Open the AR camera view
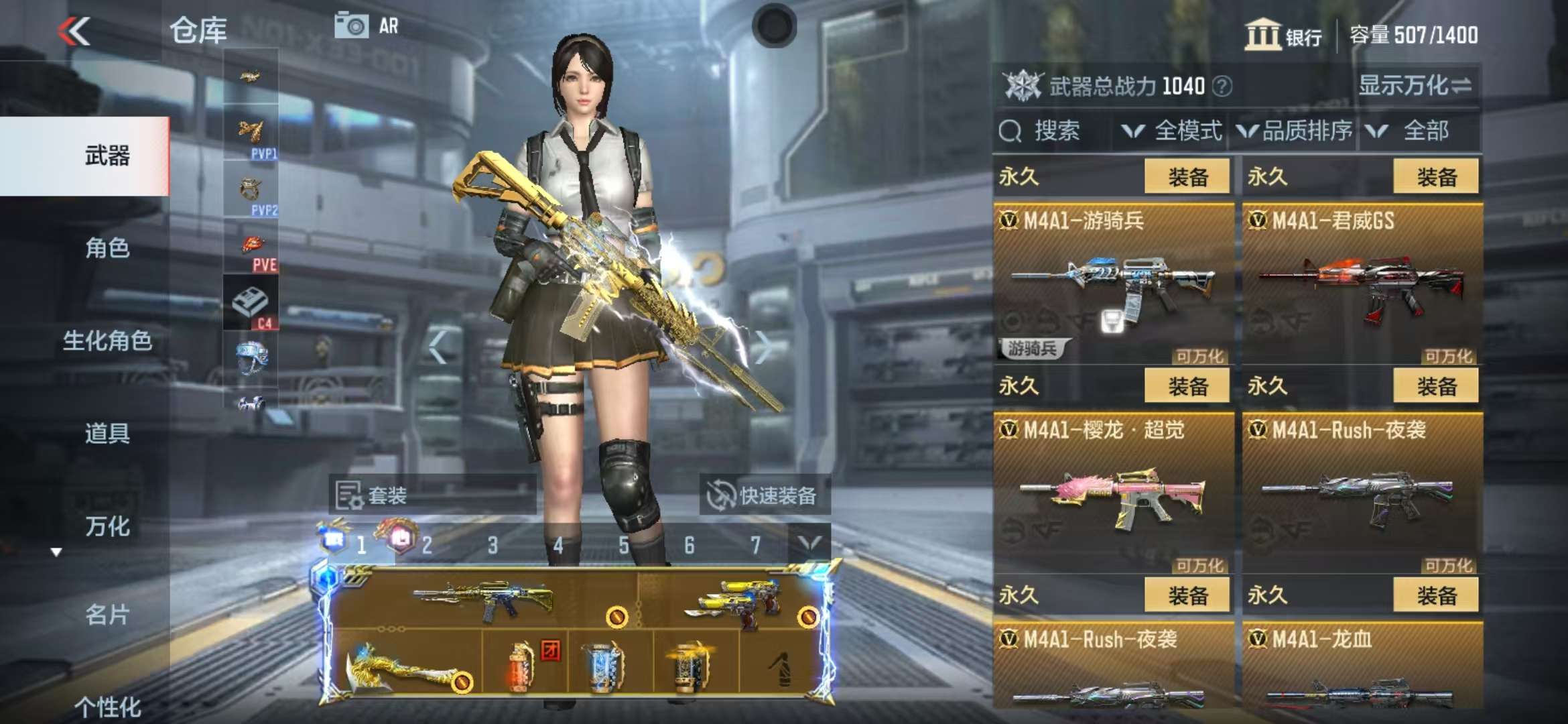Screen dimensions: 1568x724 tap(367, 27)
